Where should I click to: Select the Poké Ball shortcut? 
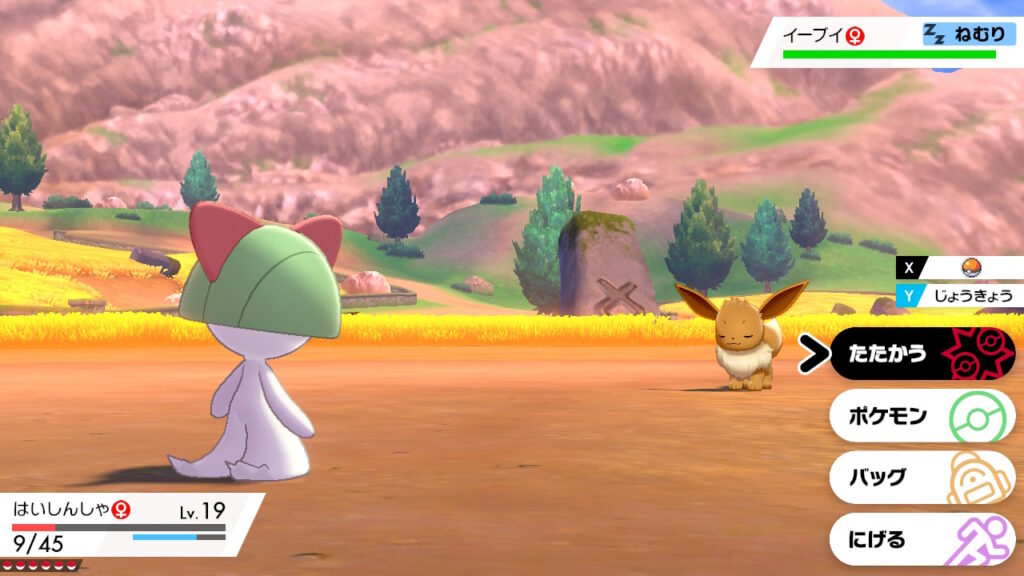coord(966,268)
